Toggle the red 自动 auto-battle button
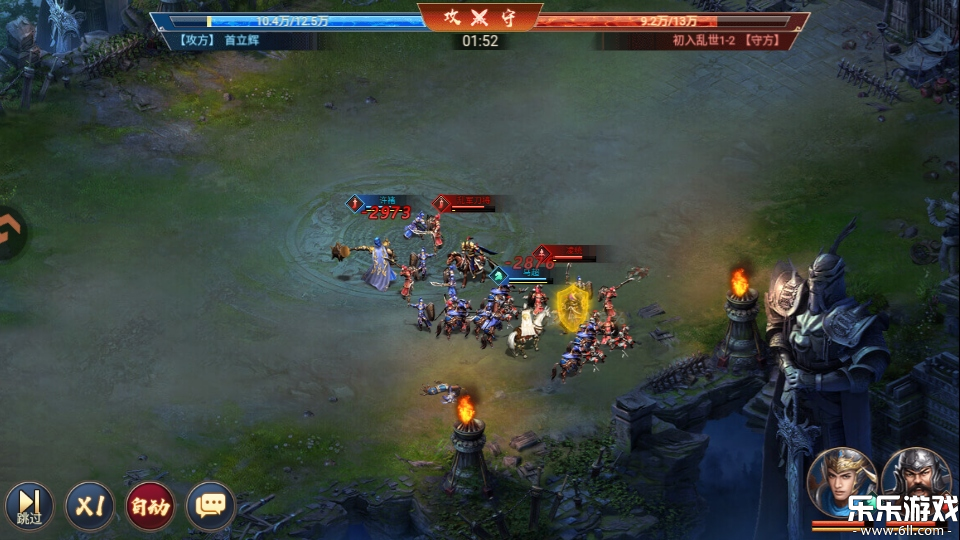 (x=149, y=506)
